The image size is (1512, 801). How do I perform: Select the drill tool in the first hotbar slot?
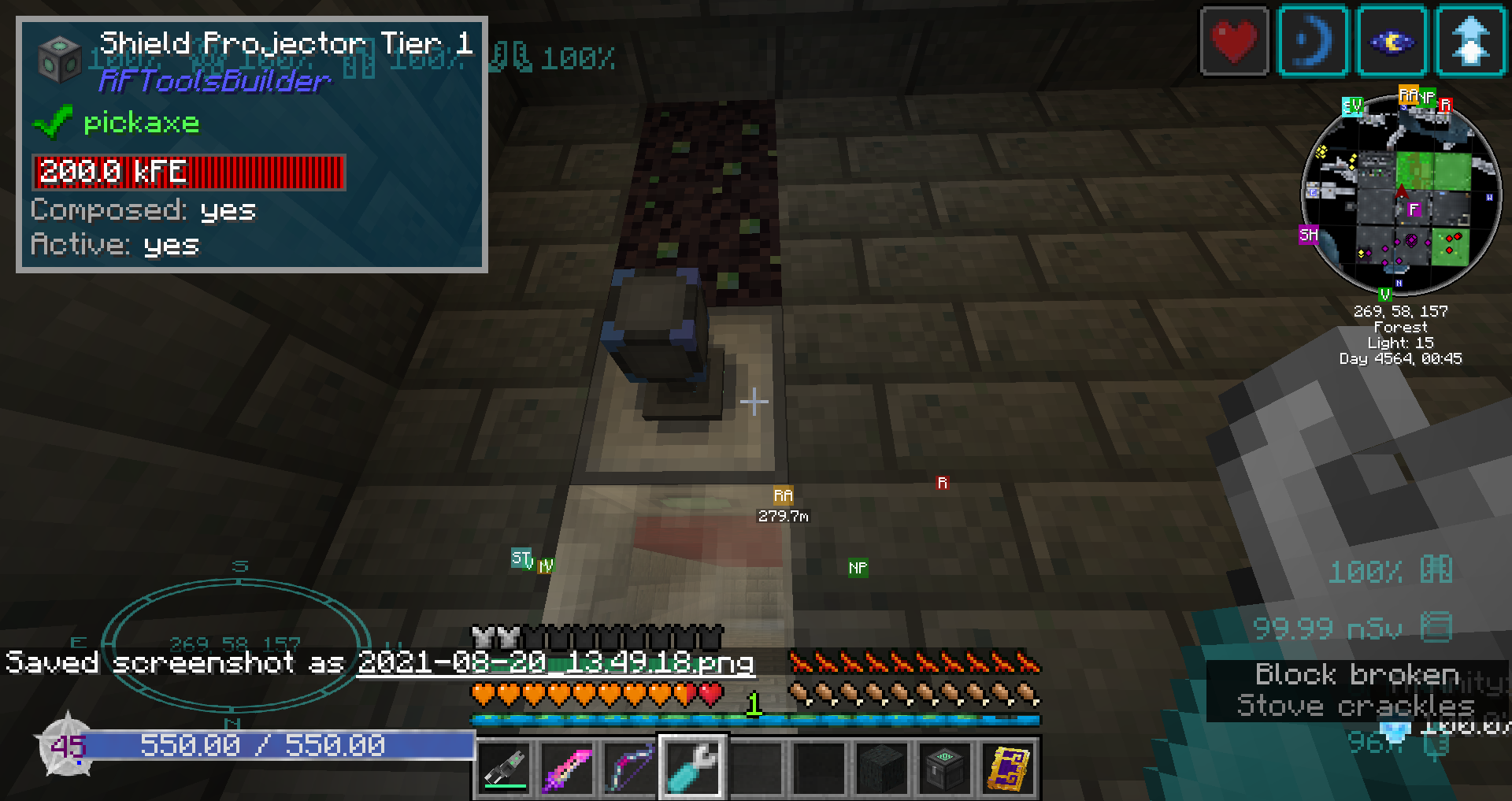point(503,768)
